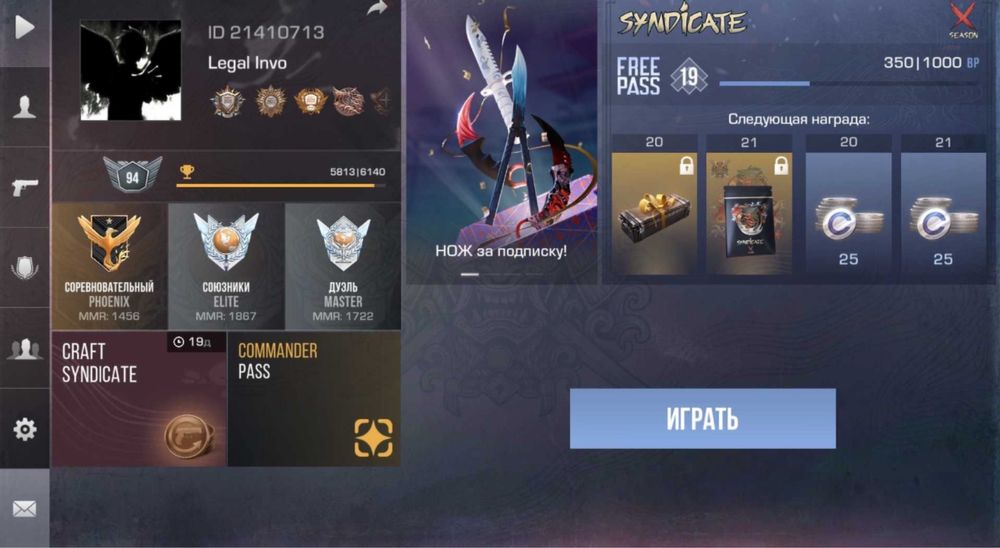Click the player avatar picture
Viewport: 1000px width, 548px height.
coord(131,70)
